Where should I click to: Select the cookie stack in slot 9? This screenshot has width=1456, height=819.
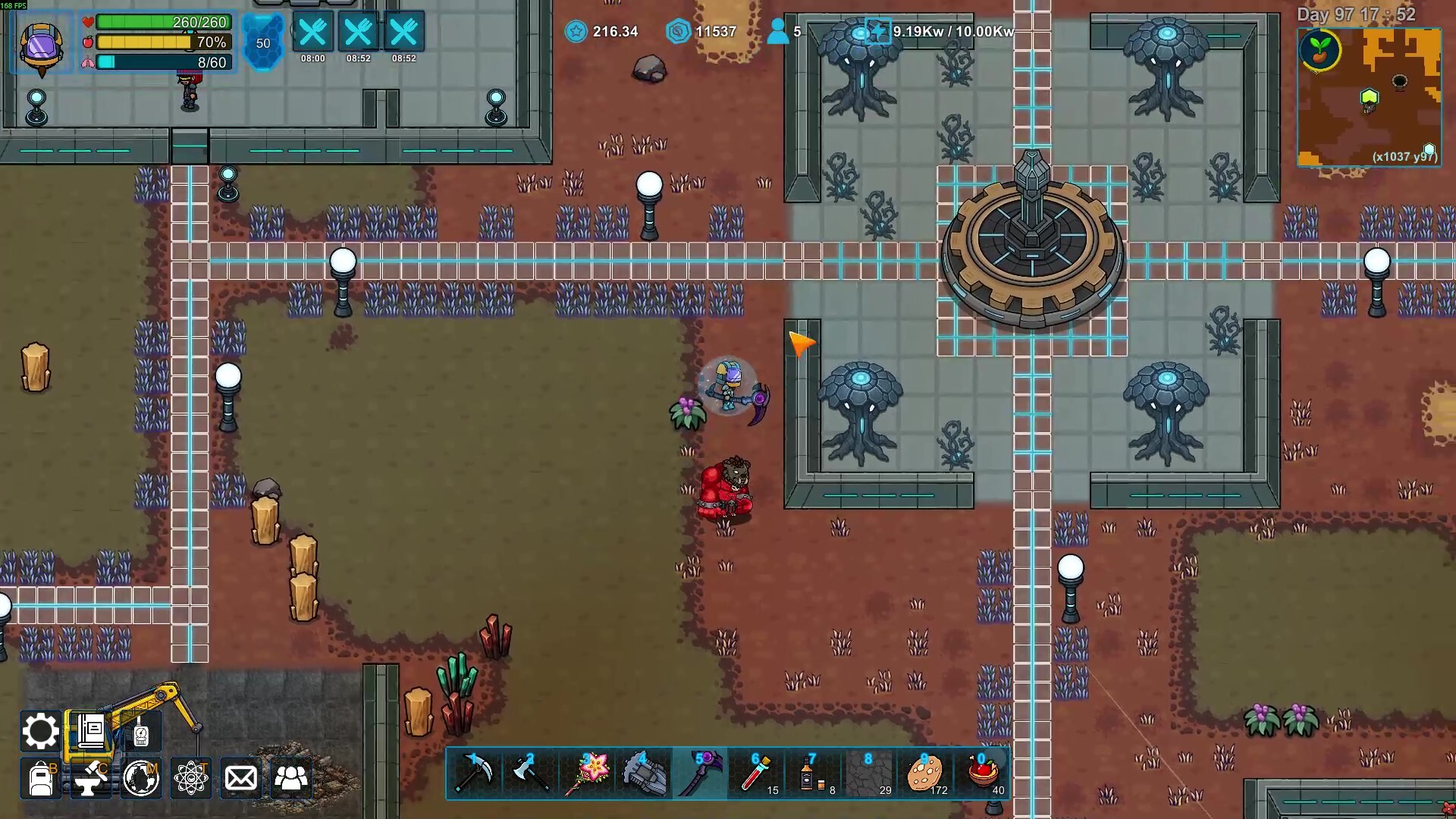924,773
